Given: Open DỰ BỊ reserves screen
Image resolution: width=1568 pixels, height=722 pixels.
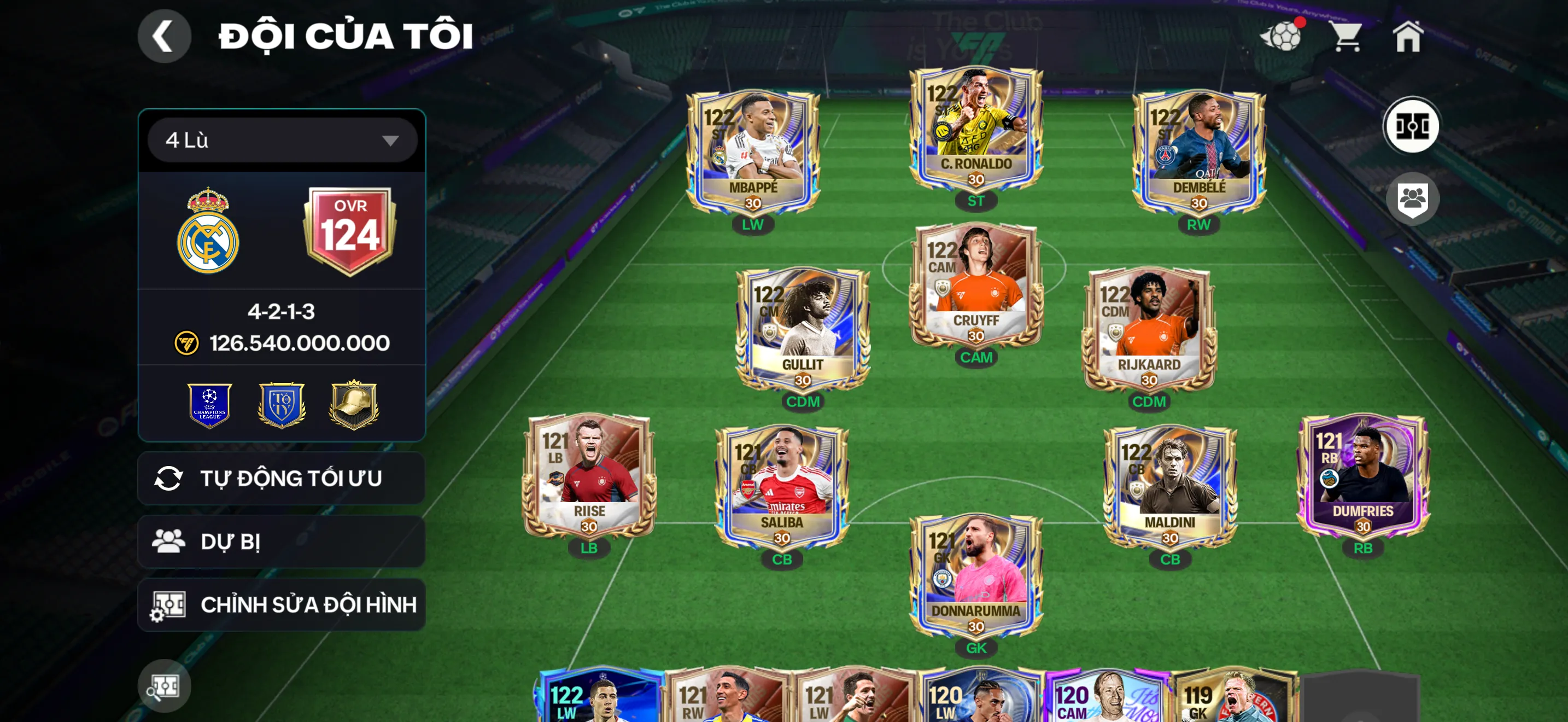Looking at the screenshot, I should click(280, 542).
